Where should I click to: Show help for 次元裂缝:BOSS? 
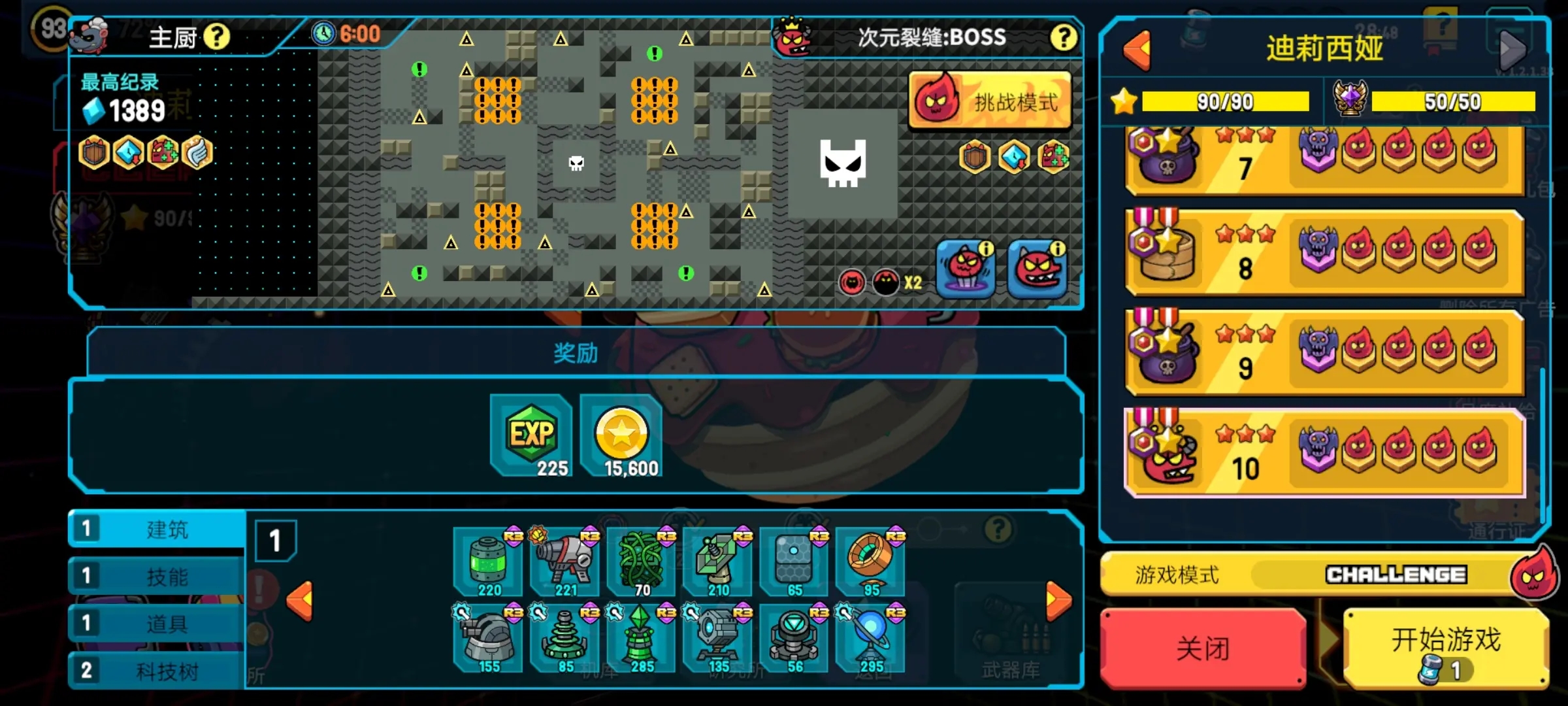click(x=1063, y=37)
